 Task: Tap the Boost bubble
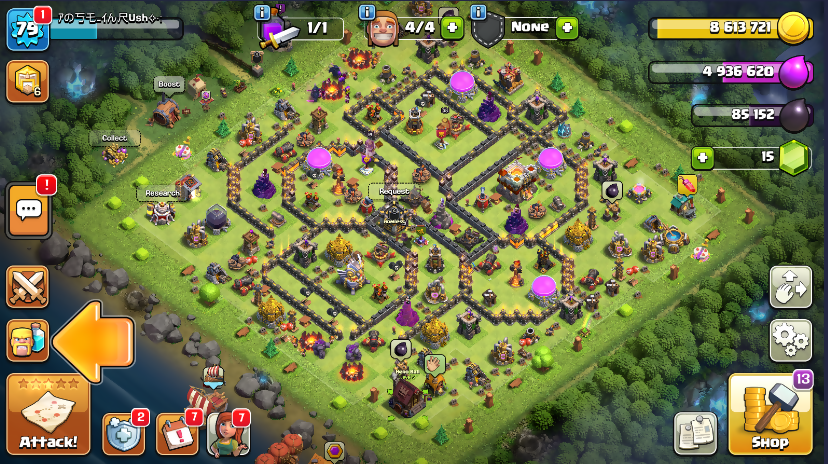pos(169,85)
